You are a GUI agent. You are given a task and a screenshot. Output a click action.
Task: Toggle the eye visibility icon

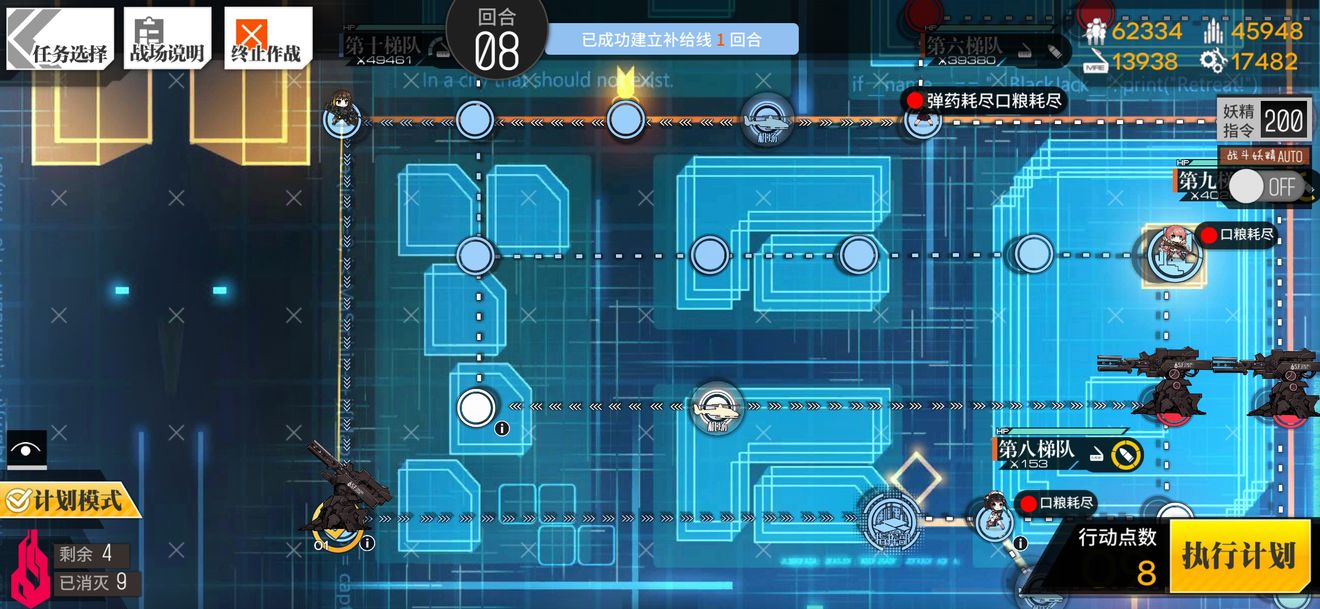pyautogui.click(x=22, y=449)
